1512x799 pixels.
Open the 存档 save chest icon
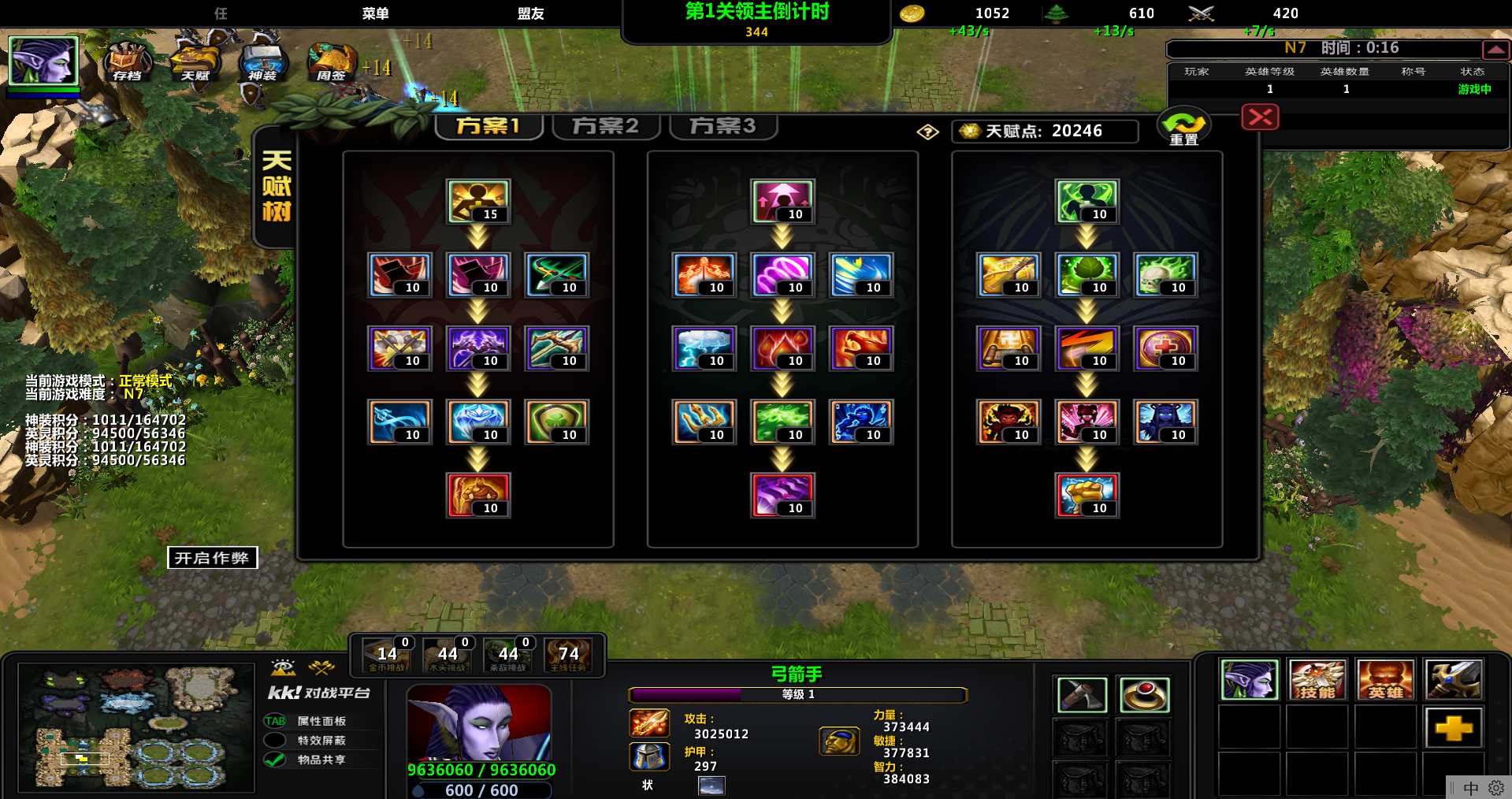point(128,61)
